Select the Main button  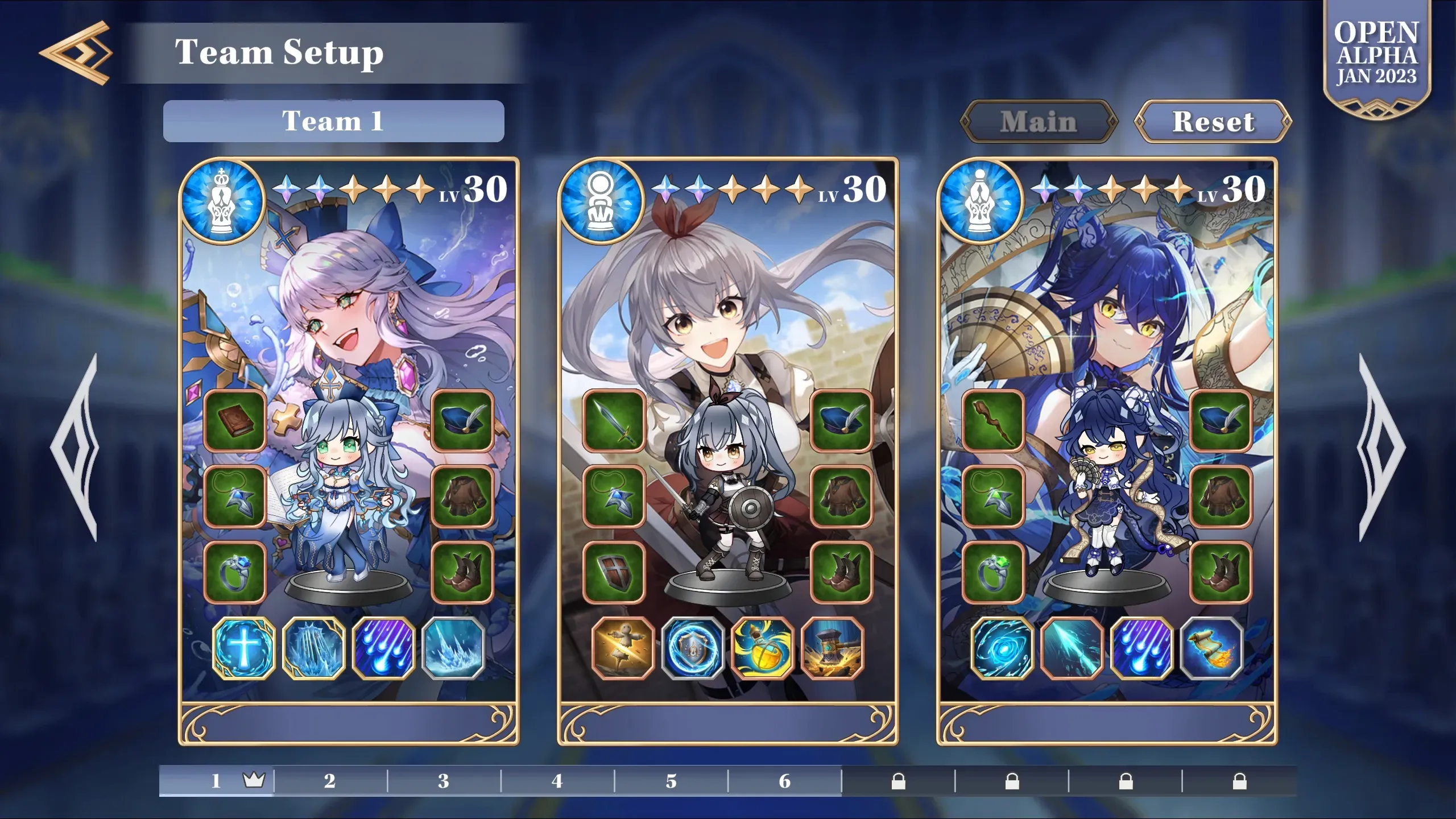(1039, 122)
